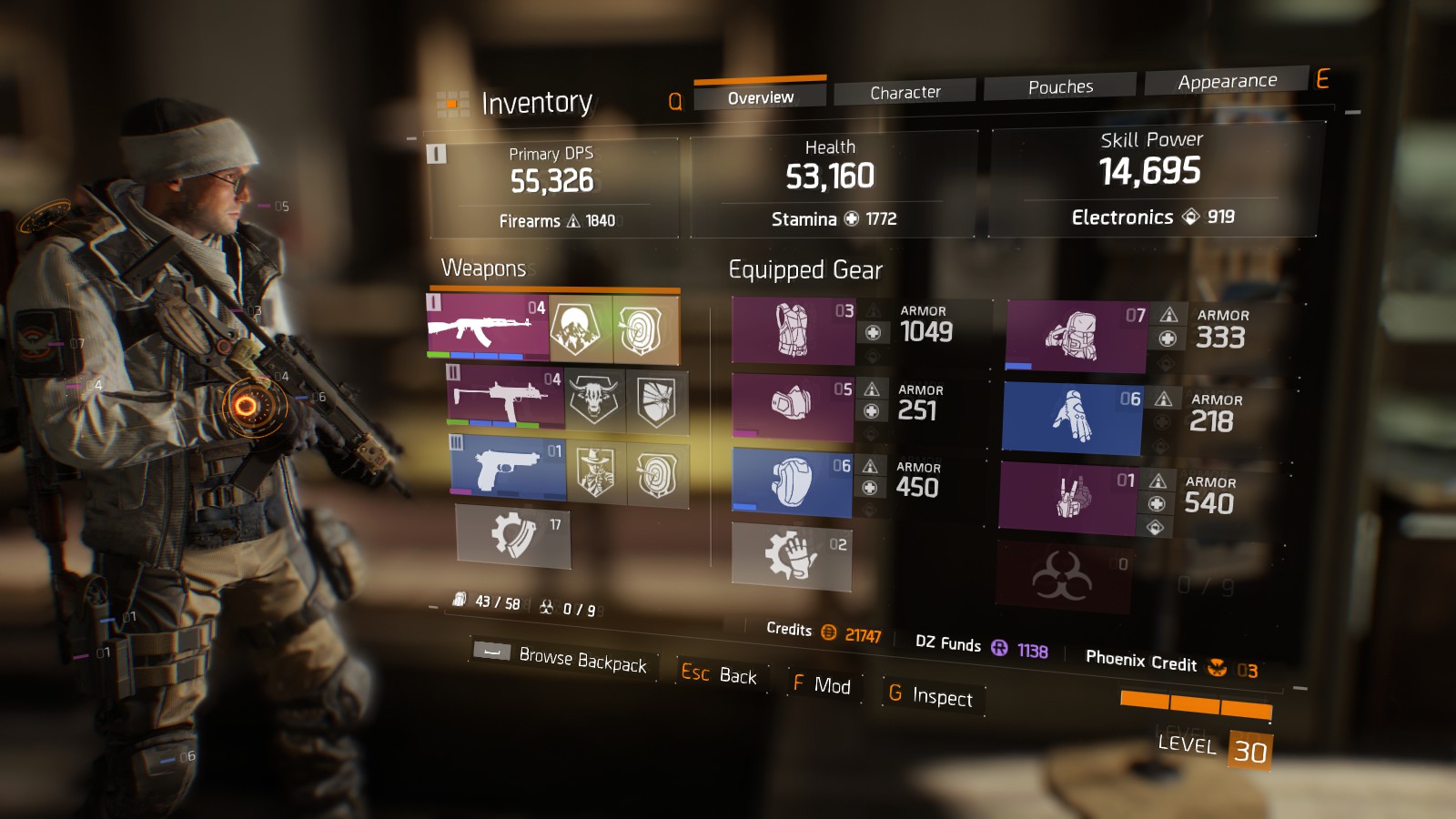Select the primary assault rifle slot
Image resolution: width=1456 pixels, height=819 pixels.
(488, 325)
